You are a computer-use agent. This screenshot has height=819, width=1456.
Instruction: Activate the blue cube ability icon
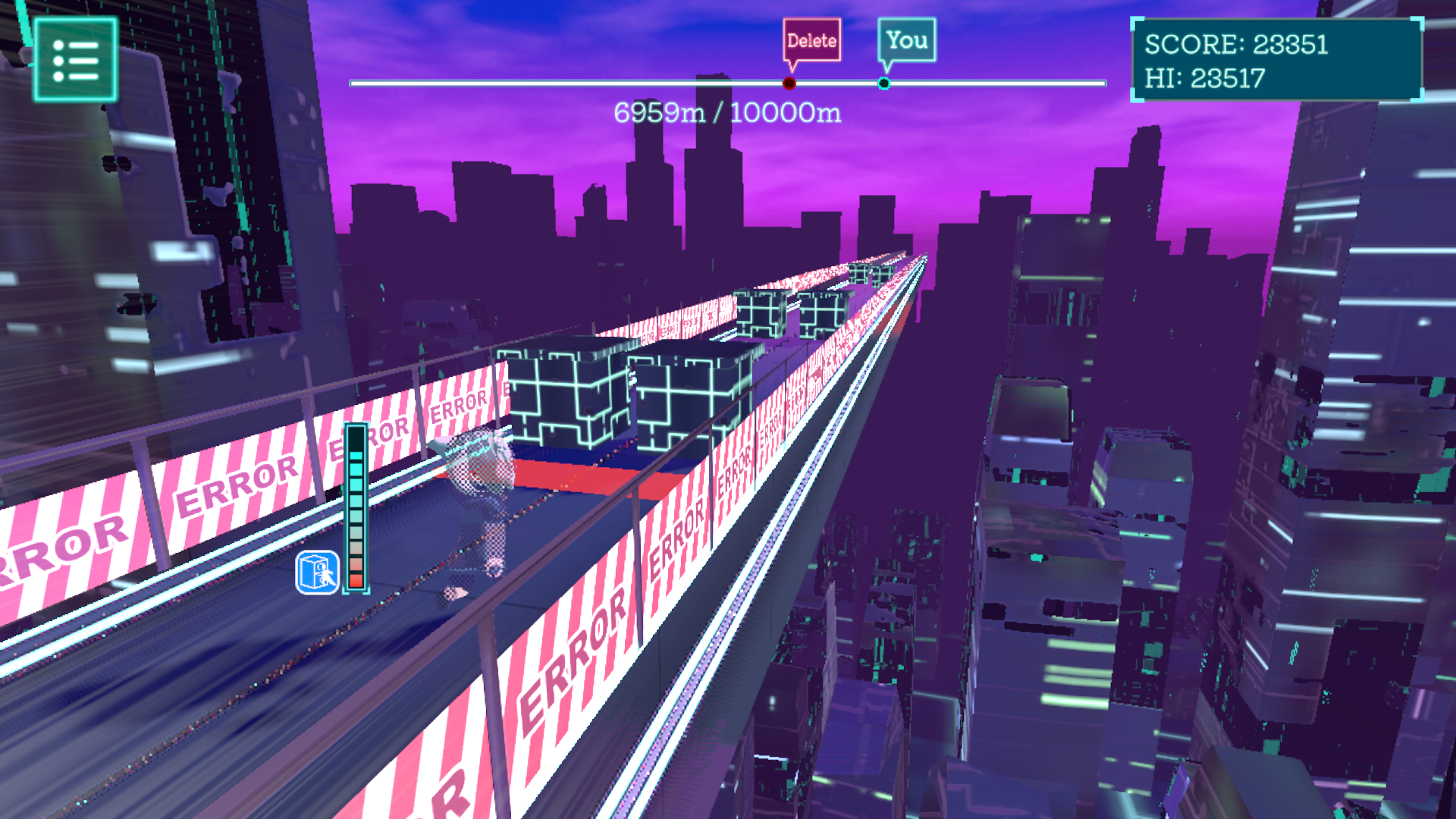(317, 573)
